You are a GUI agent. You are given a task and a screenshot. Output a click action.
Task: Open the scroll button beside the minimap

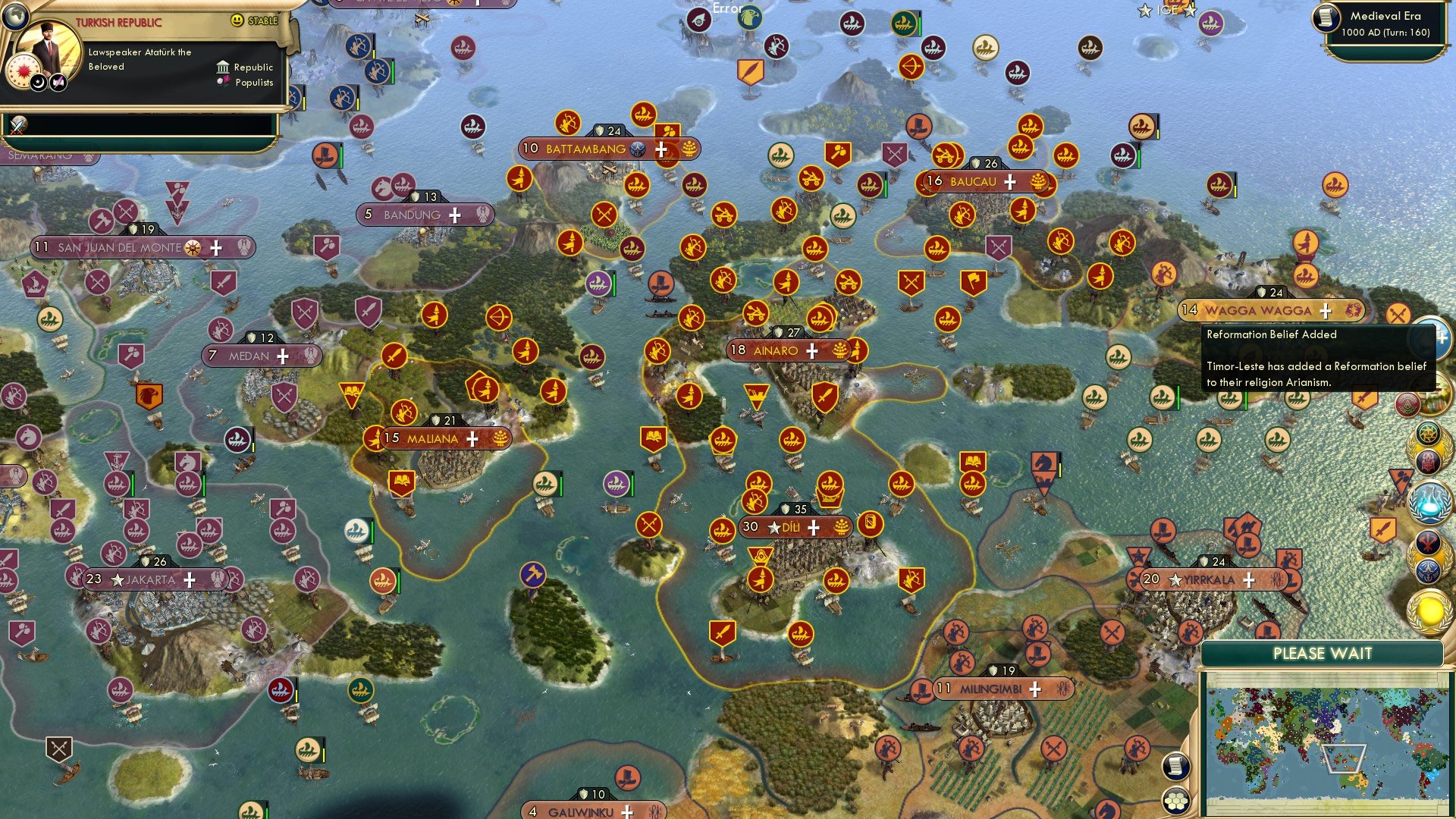pyautogui.click(x=1175, y=766)
